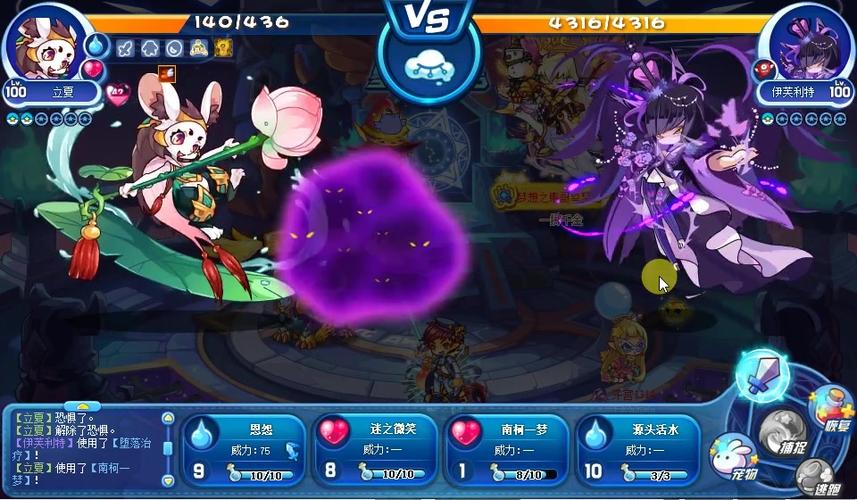
Task: Flee battle with the 逃跑 button
Action: tap(816, 478)
